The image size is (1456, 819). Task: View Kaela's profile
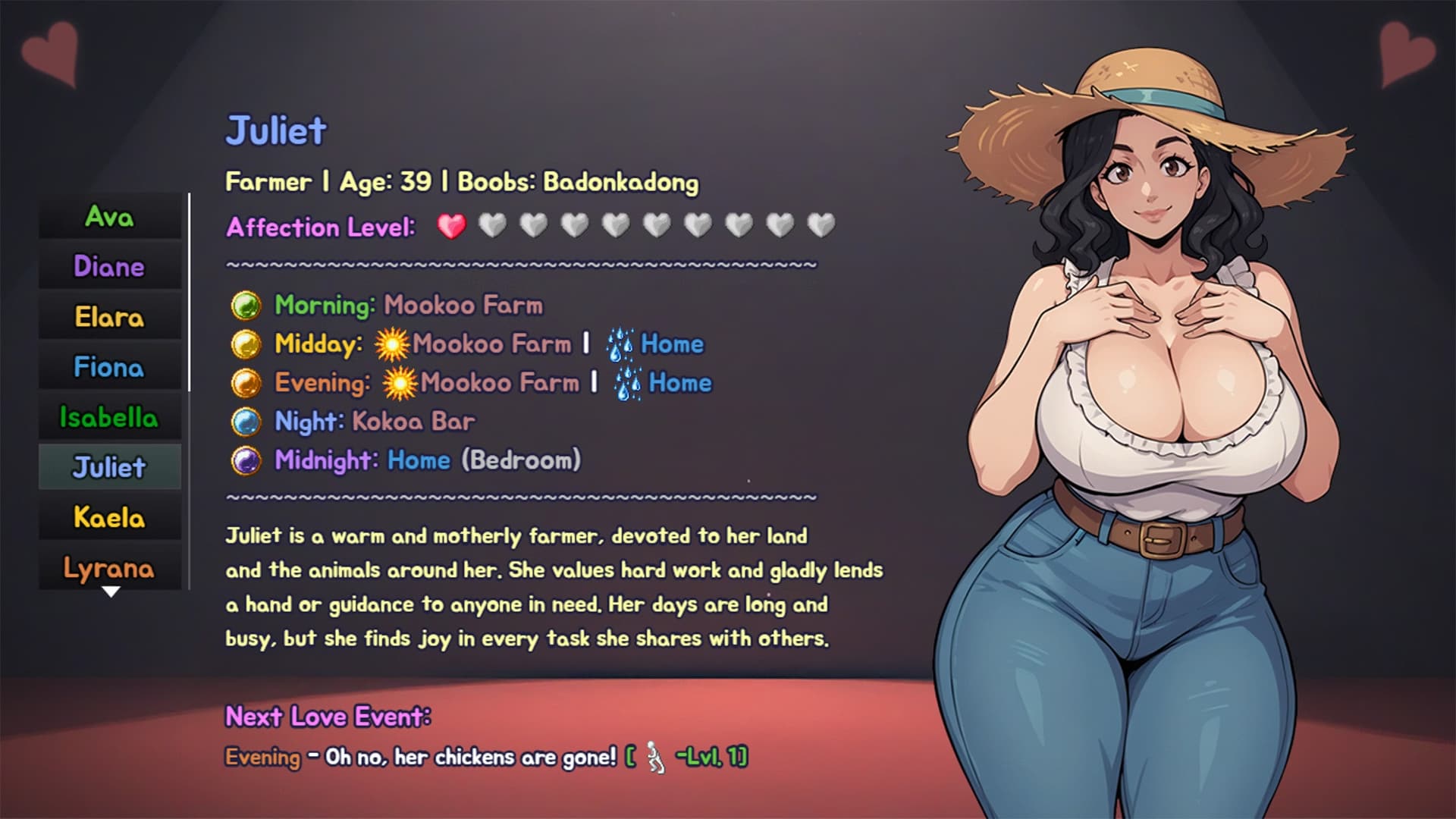click(109, 517)
